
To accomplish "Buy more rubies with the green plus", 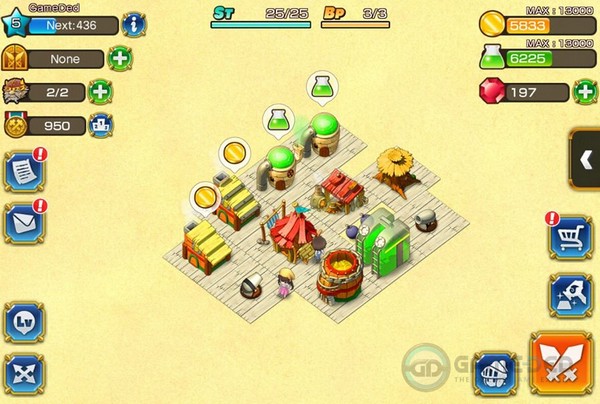I will point(585,93).
